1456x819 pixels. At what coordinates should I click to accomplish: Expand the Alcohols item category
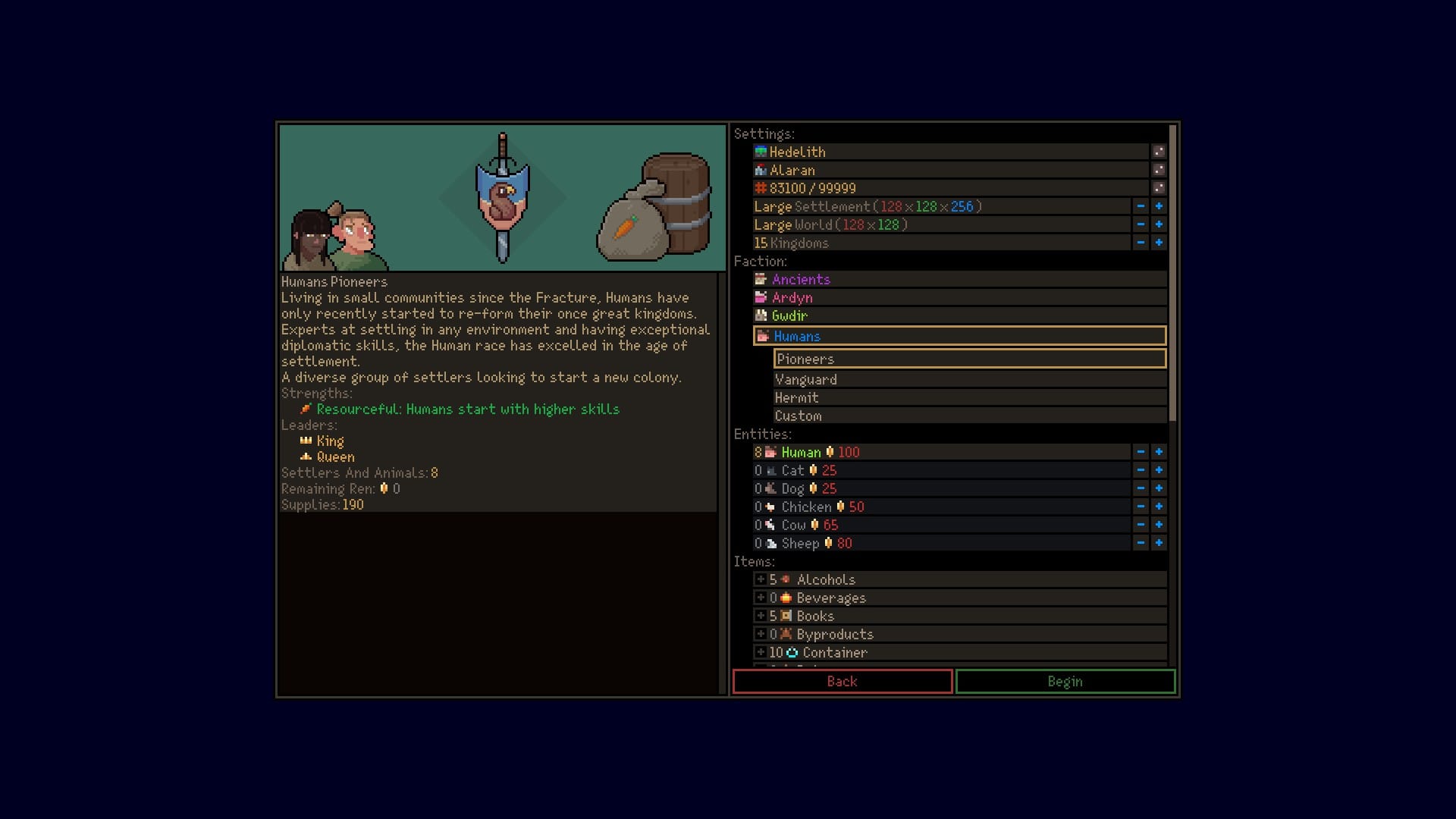(761, 579)
